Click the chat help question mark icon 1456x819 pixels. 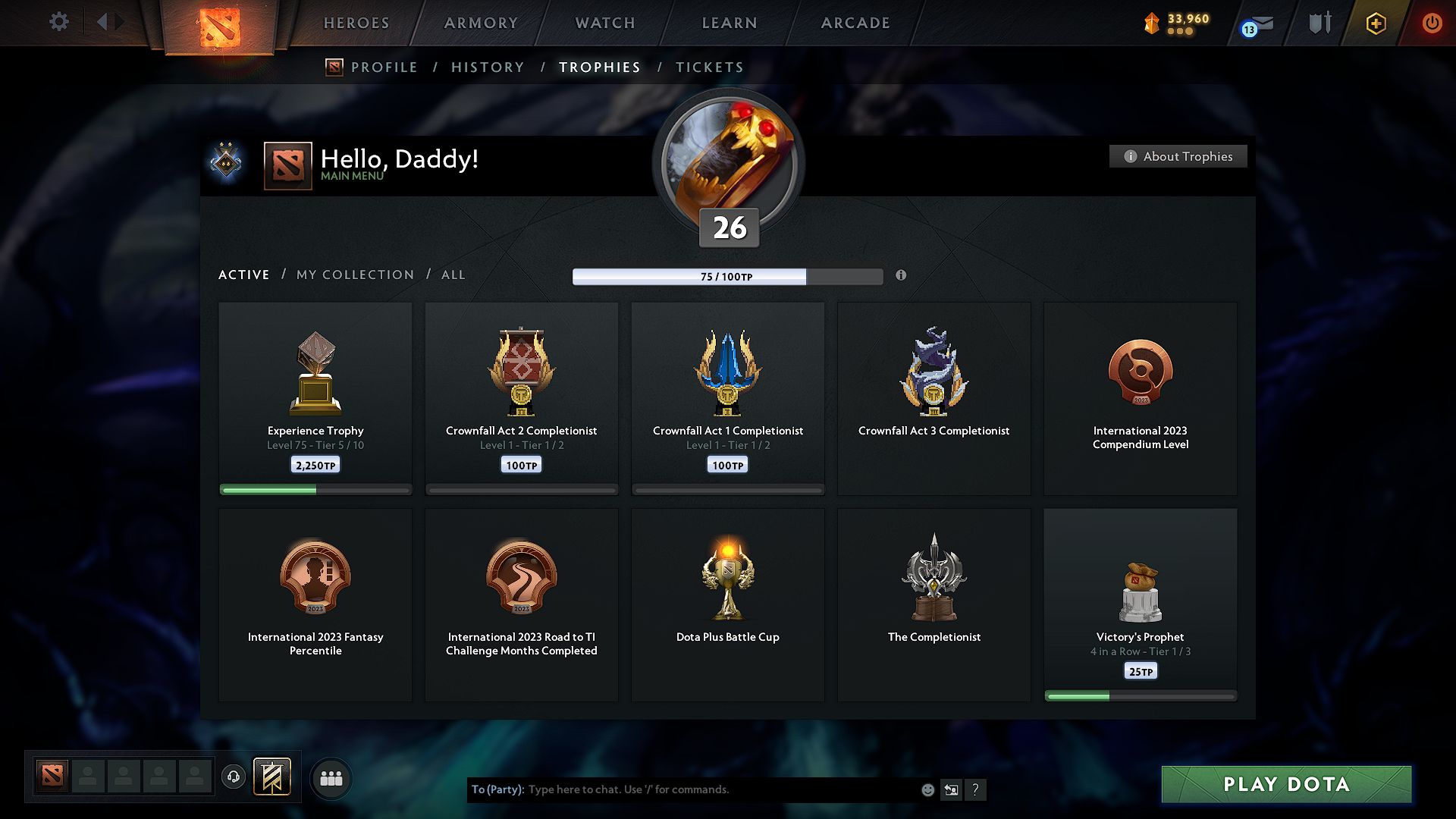point(976,789)
